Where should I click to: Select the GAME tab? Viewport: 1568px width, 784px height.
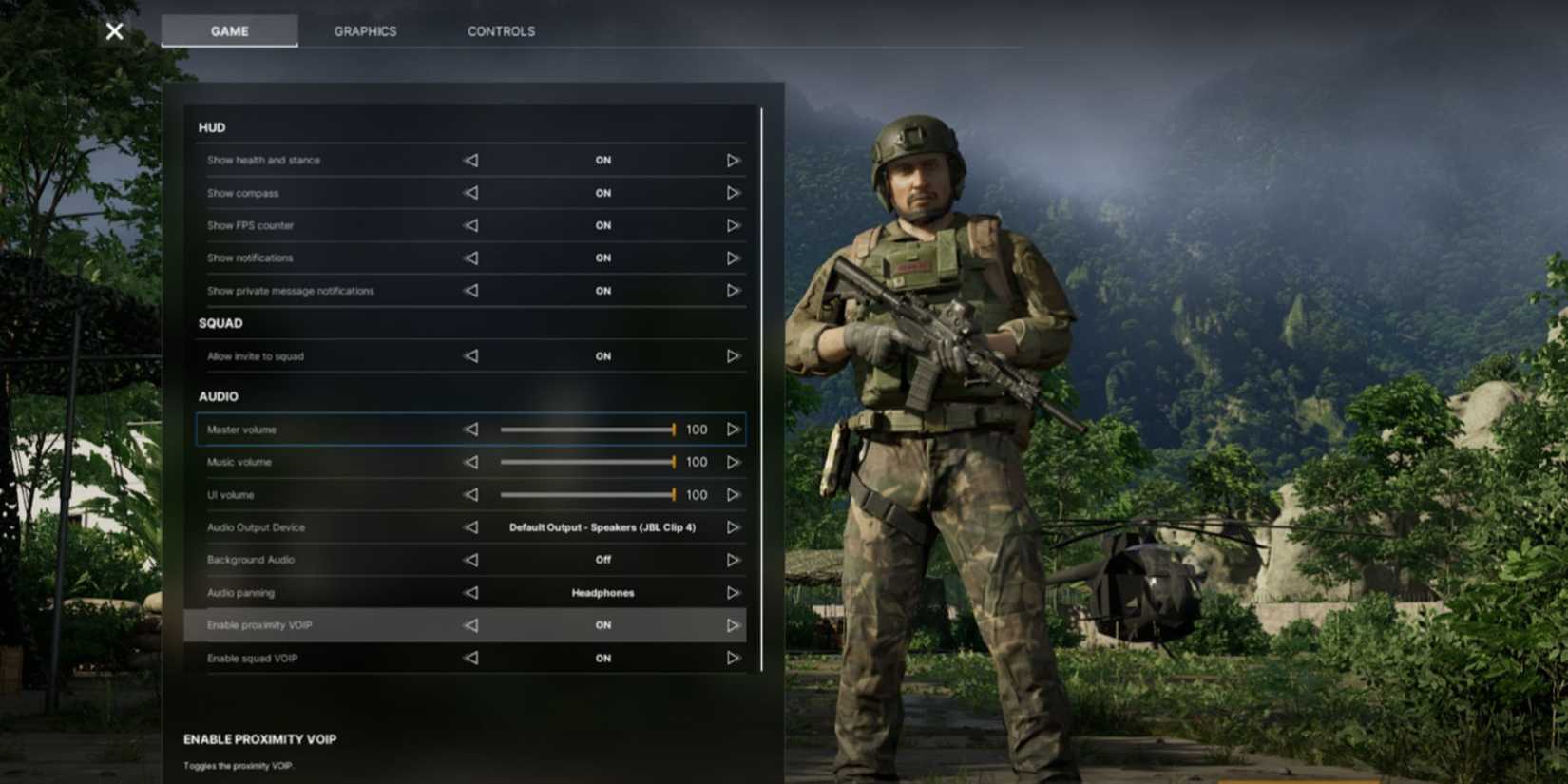point(228,30)
